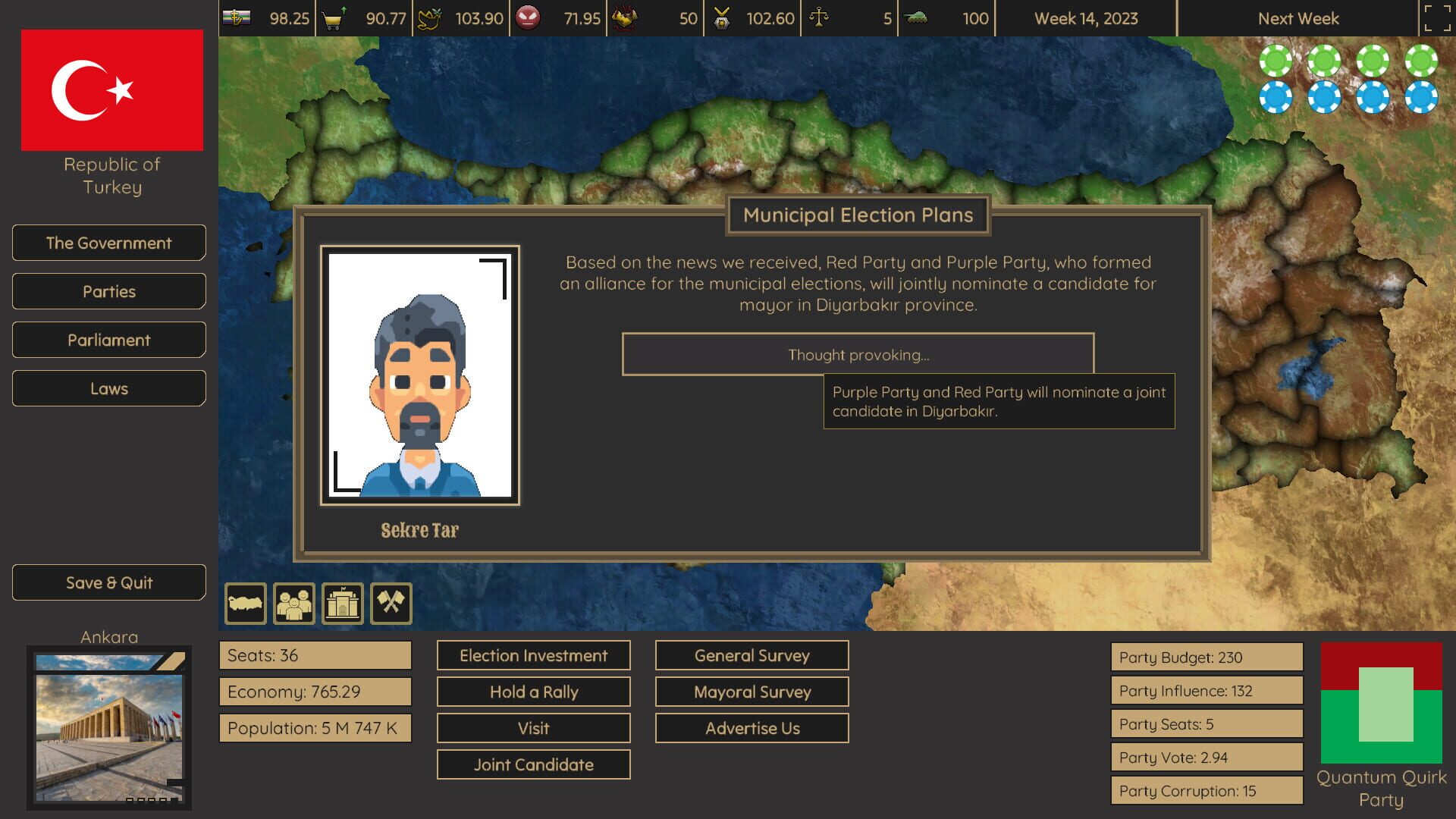Click the Ankara city thumbnail image
This screenshot has width=1456, height=819.
click(x=110, y=728)
